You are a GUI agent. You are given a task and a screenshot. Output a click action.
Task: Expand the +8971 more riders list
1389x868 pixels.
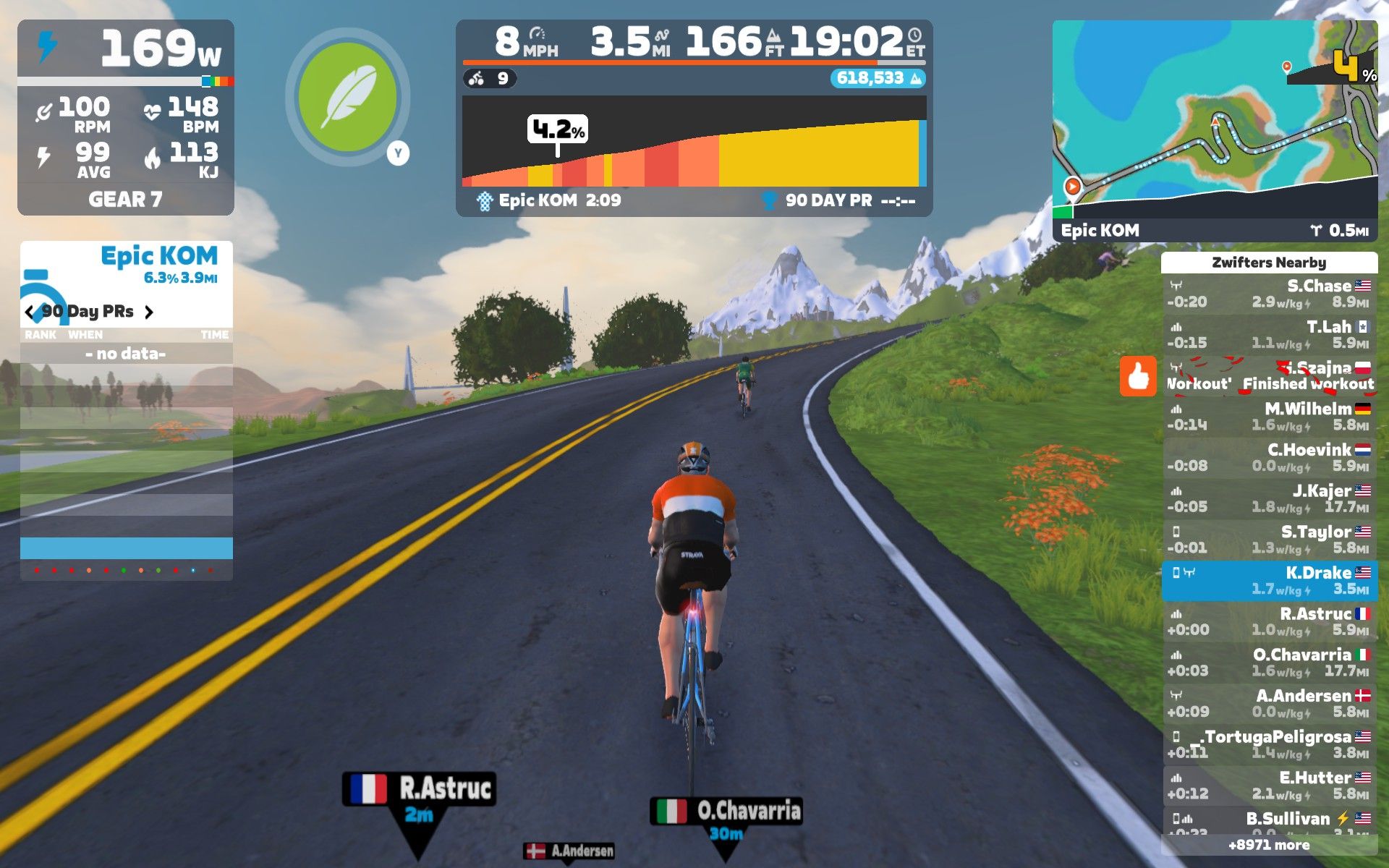[x=1269, y=845]
